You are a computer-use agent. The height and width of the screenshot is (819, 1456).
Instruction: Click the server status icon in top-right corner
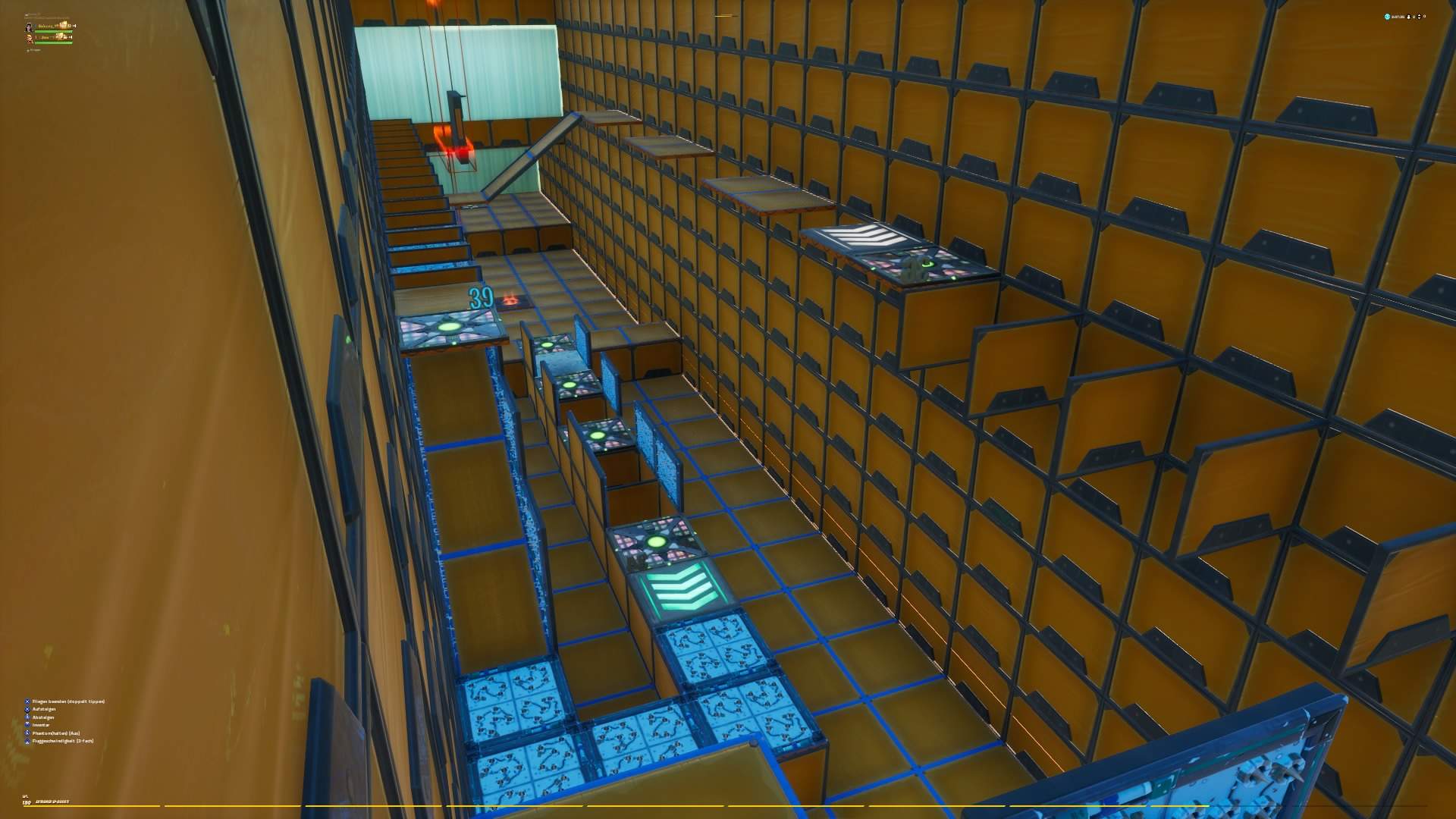pyautogui.click(x=1387, y=17)
